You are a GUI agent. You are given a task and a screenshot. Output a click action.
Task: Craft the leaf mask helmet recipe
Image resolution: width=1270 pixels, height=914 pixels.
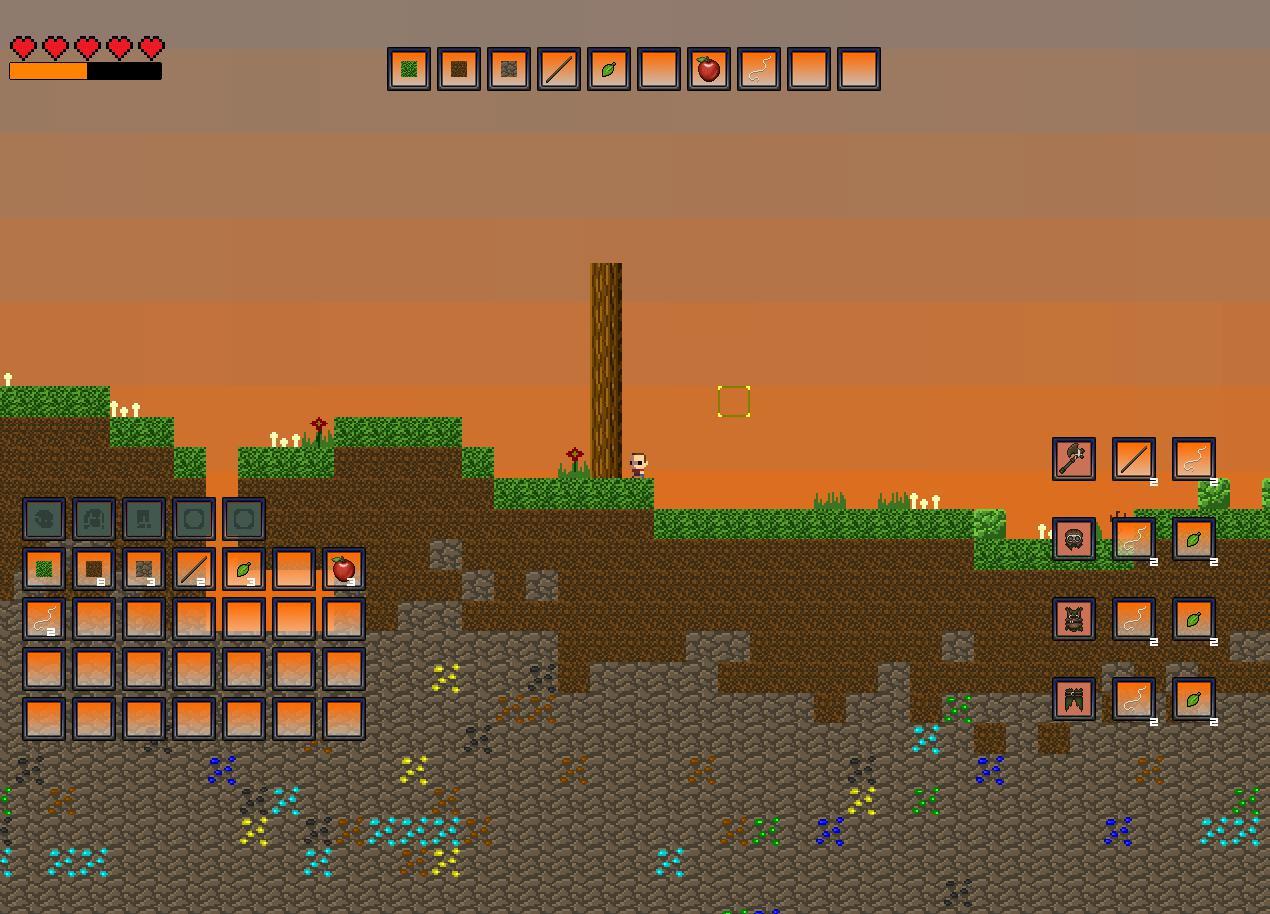pyautogui.click(x=1074, y=539)
